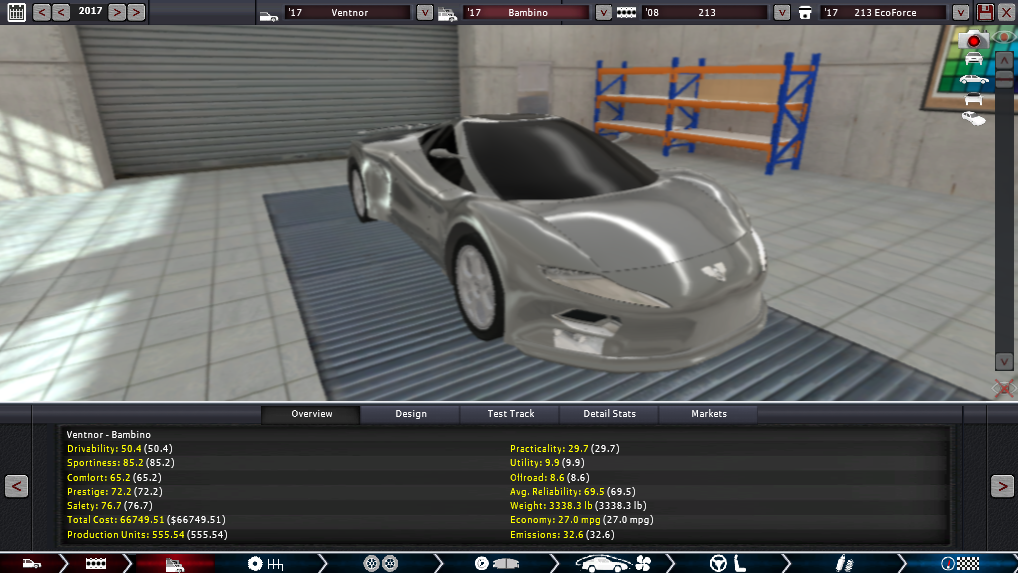Select the Overview tab
The width and height of the screenshot is (1018, 573).
tap(311, 414)
